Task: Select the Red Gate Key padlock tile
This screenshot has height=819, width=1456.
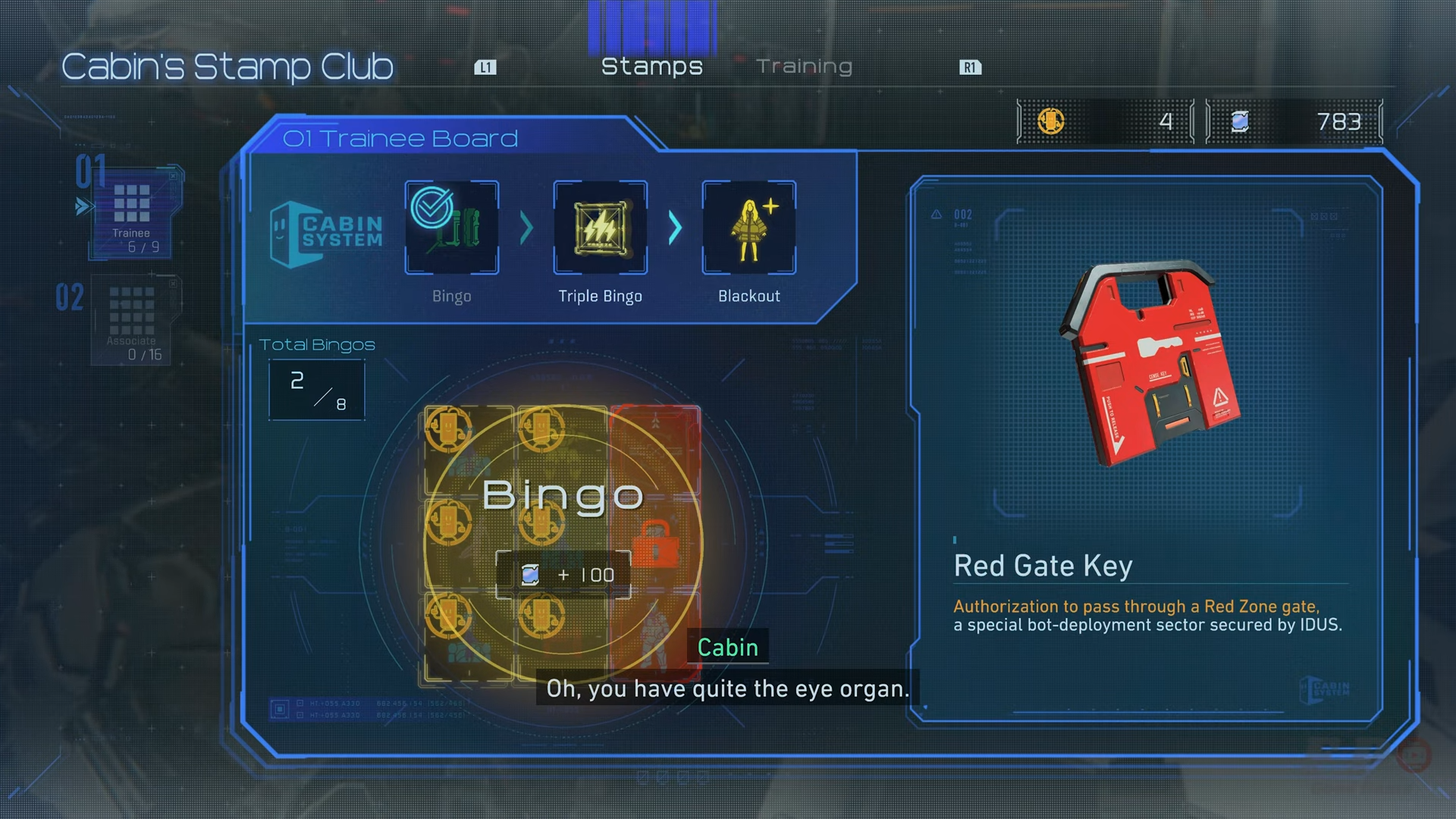Action: [655, 543]
